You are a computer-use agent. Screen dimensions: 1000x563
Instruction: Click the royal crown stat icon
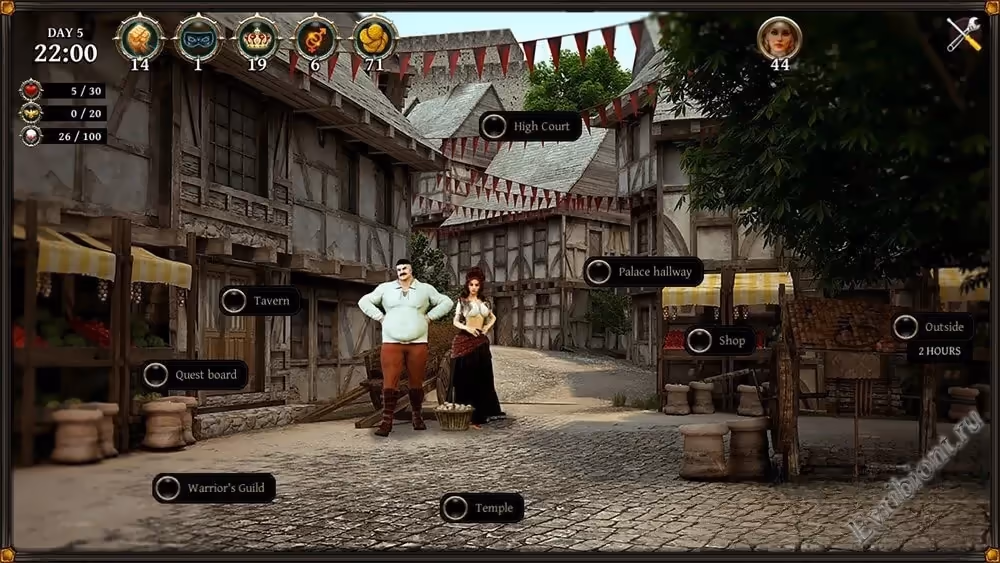(x=257, y=38)
